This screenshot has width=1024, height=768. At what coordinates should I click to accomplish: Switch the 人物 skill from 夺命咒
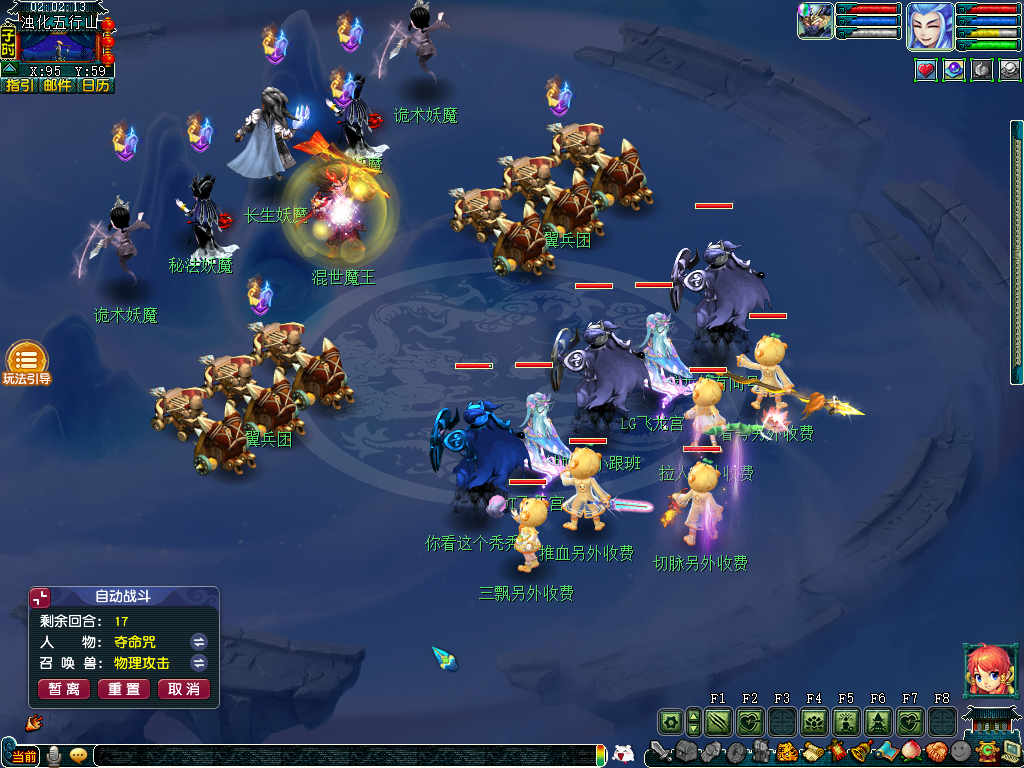pos(199,642)
